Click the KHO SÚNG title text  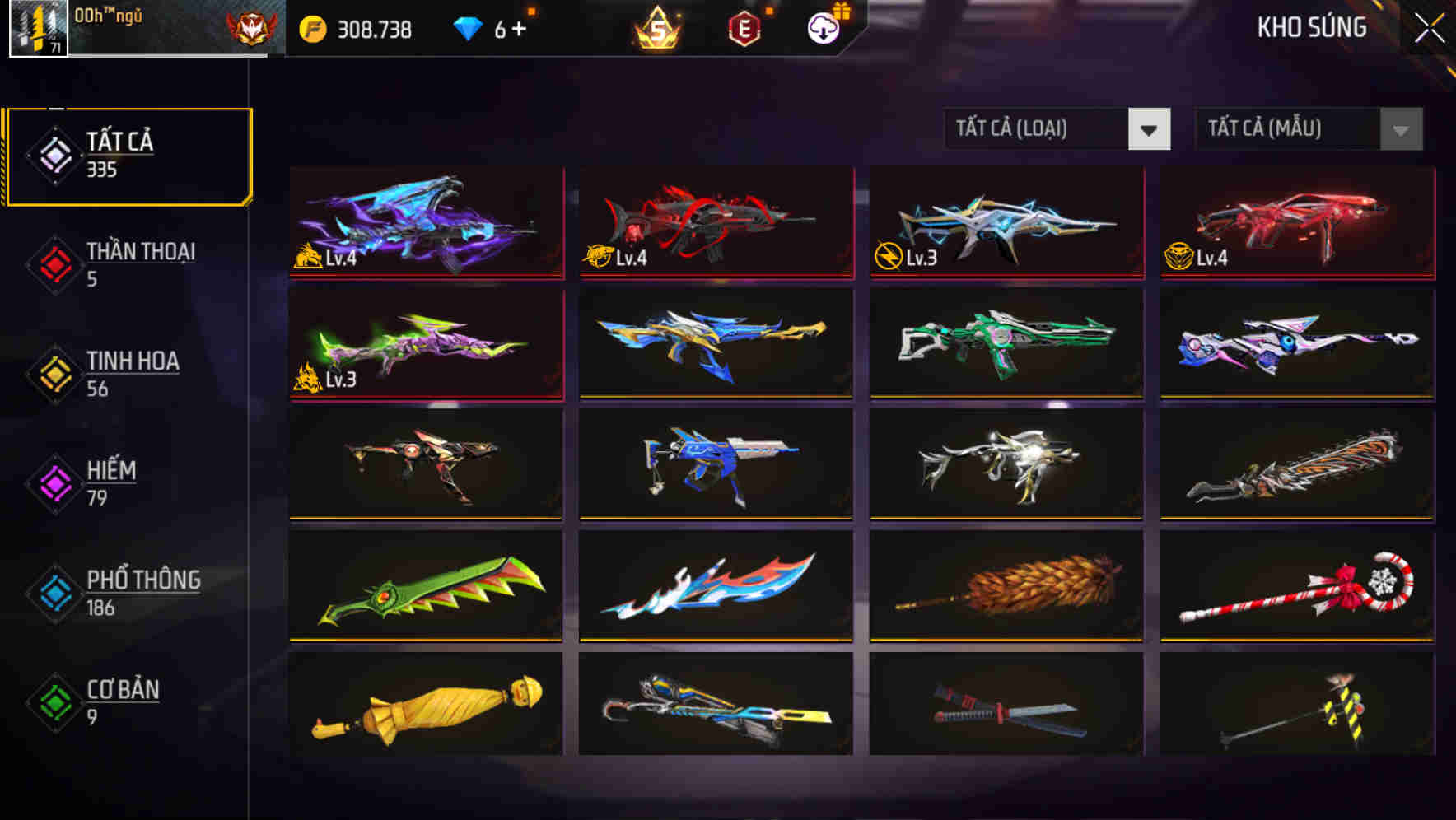click(1311, 27)
